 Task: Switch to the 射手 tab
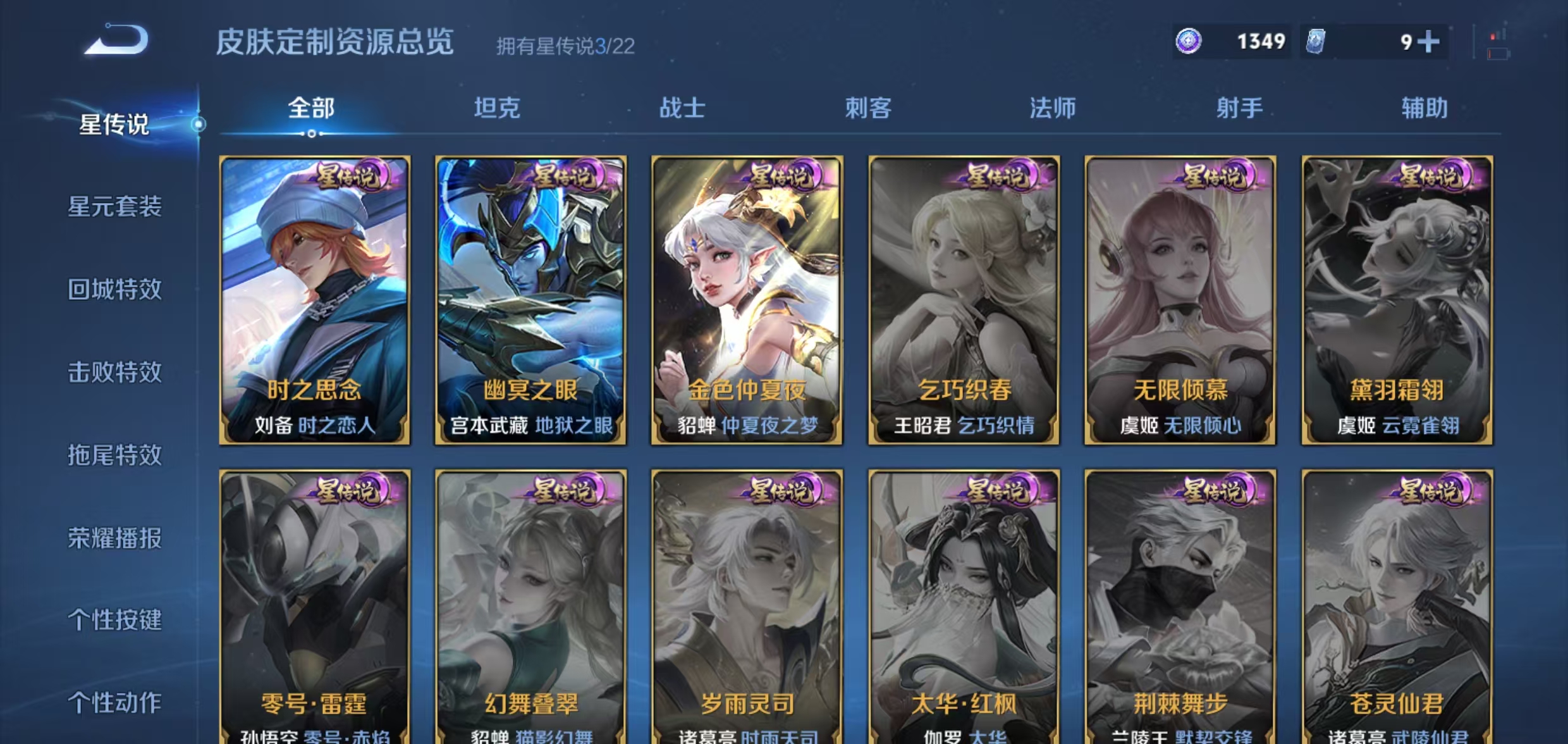(1239, 109)
